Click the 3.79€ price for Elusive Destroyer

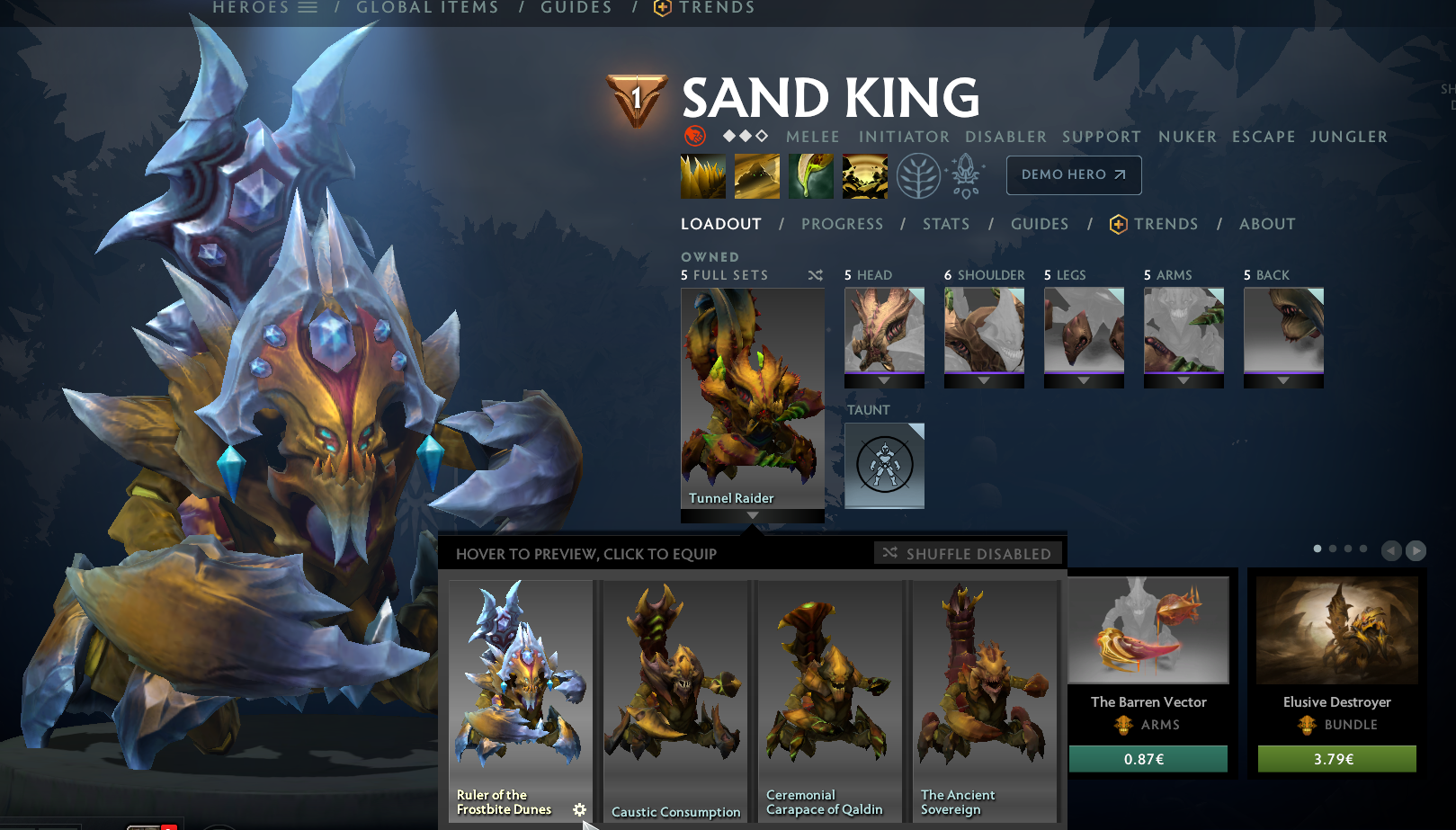click(x=1336, y=758)
